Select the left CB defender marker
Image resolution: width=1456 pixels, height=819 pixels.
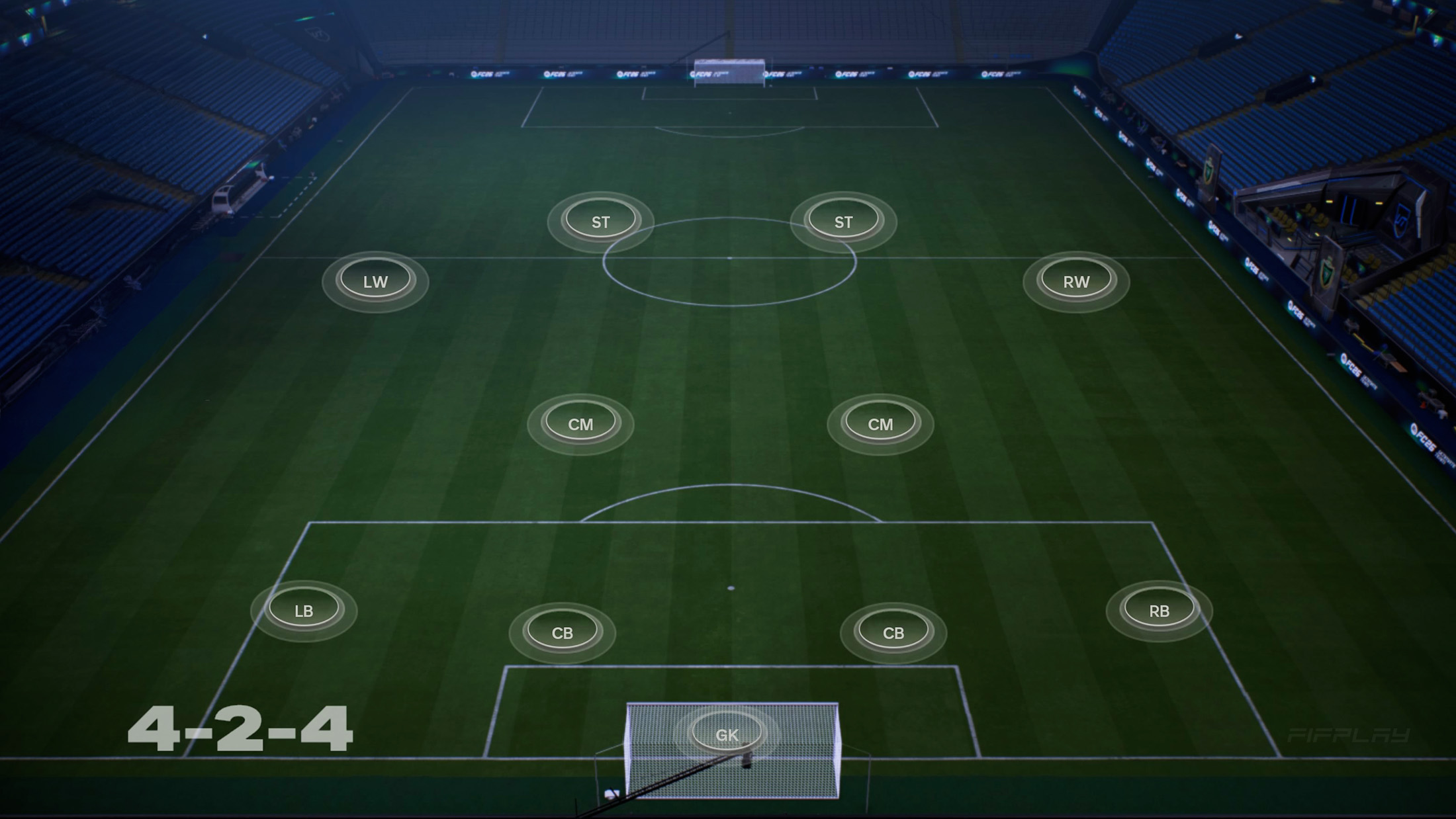564,632
